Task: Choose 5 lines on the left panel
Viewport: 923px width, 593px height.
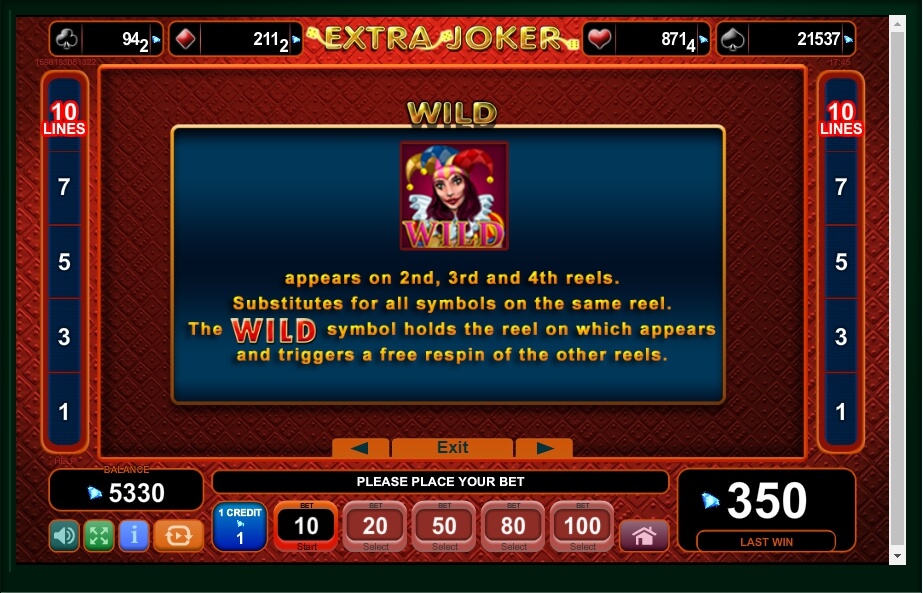Action: [64, 262]
